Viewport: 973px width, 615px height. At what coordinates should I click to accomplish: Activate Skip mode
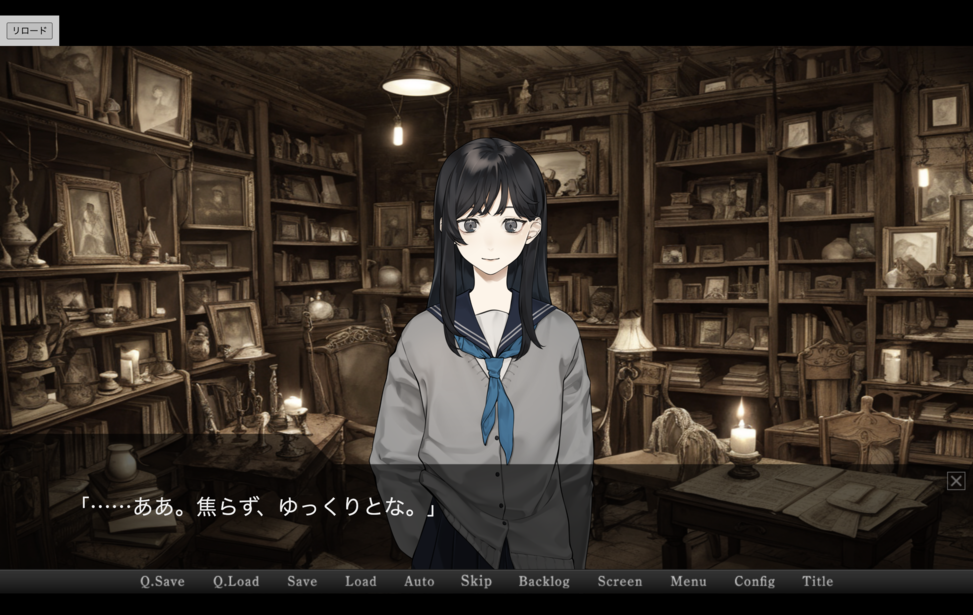[x=476, y=581]
